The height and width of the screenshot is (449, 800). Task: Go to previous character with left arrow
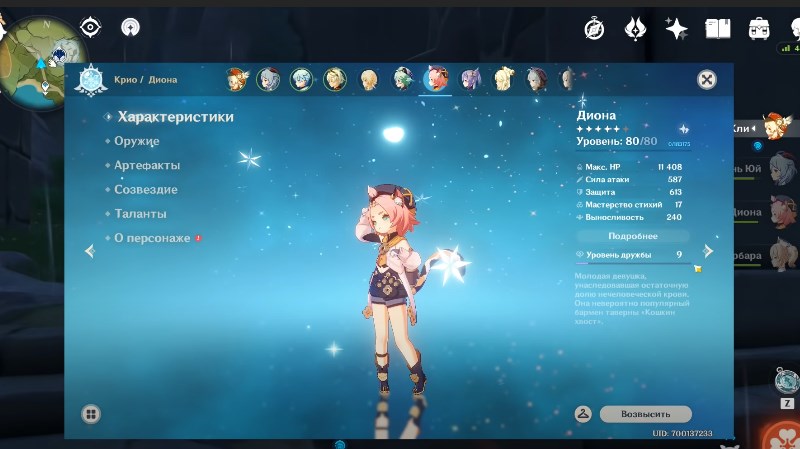pyautogui.click(x=89, y=251)
